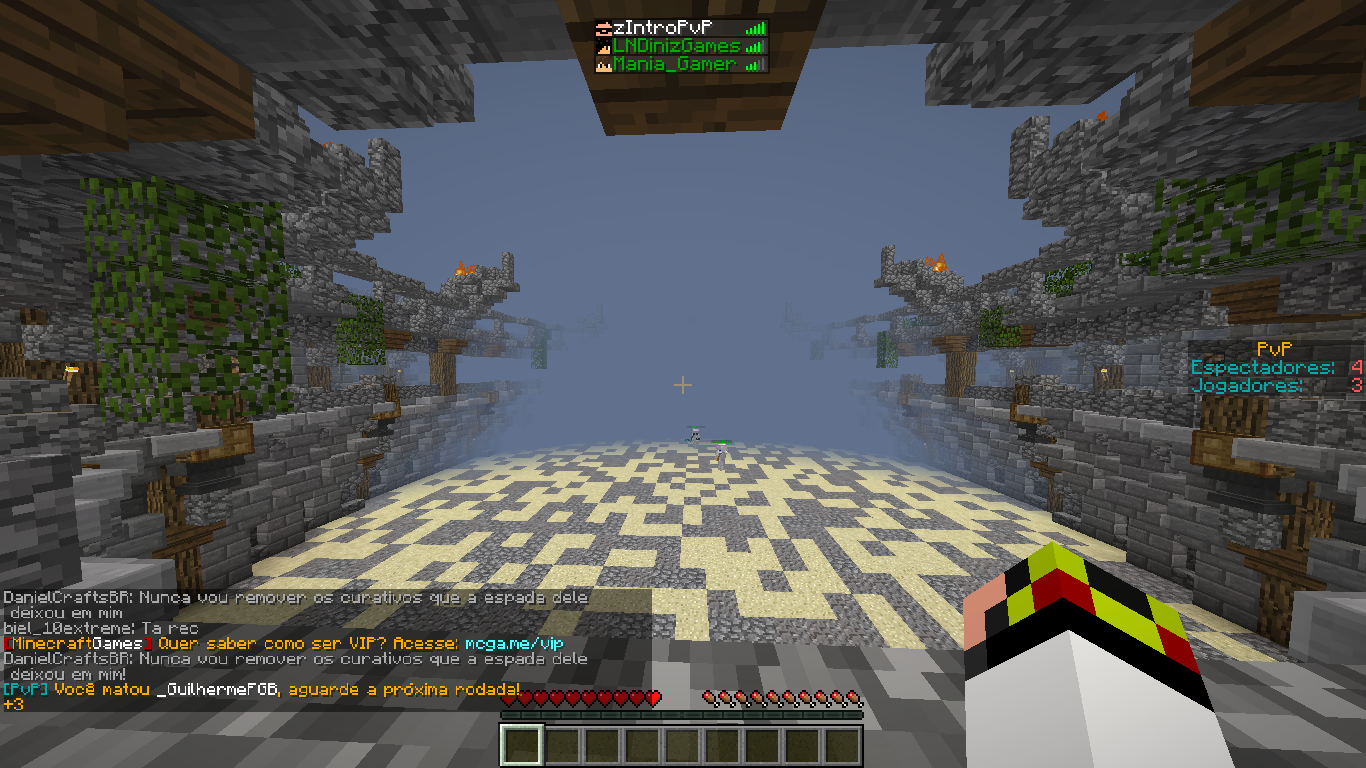The height and width of the screenshot is (768, 1366).
Task: Open the mcga.me/vip link in chat
Action: pos(514,643)
